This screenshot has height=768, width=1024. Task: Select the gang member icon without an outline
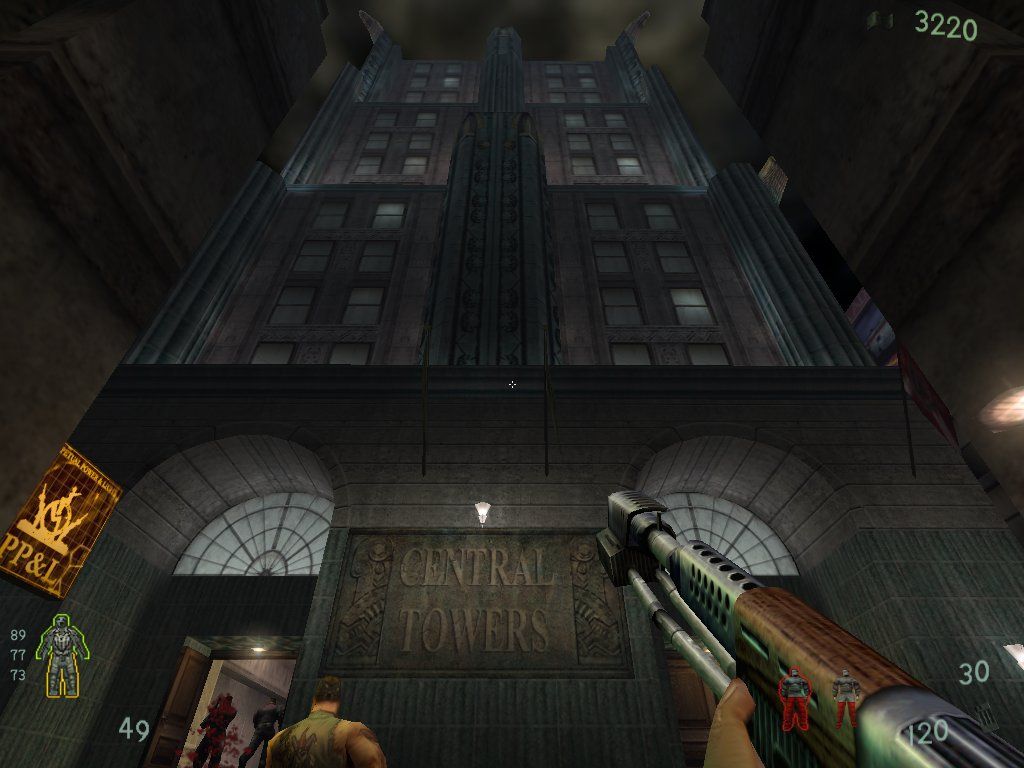coord(845,697)
